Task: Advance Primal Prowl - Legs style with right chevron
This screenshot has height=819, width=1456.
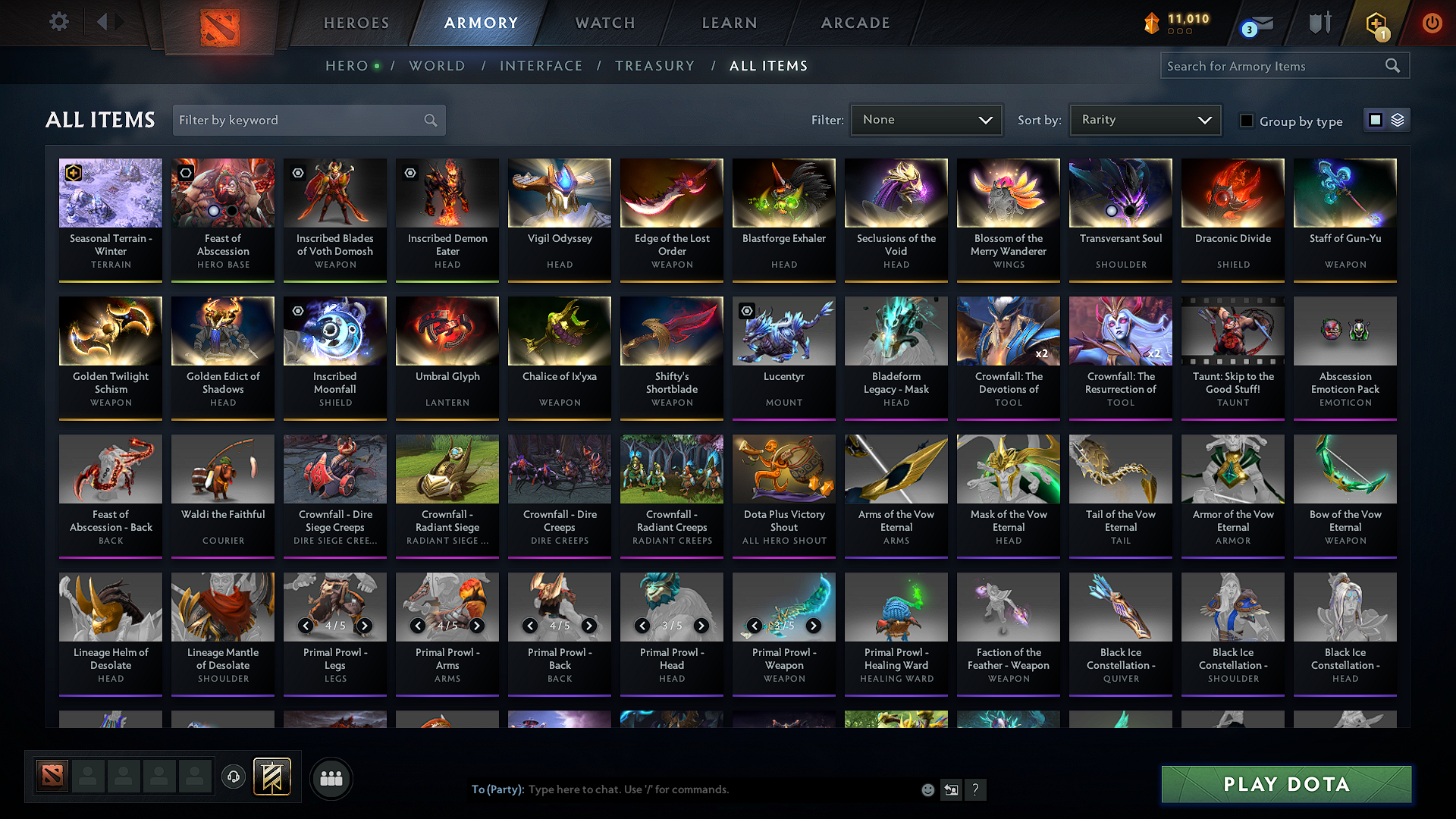Action: [x=365, y=626]
